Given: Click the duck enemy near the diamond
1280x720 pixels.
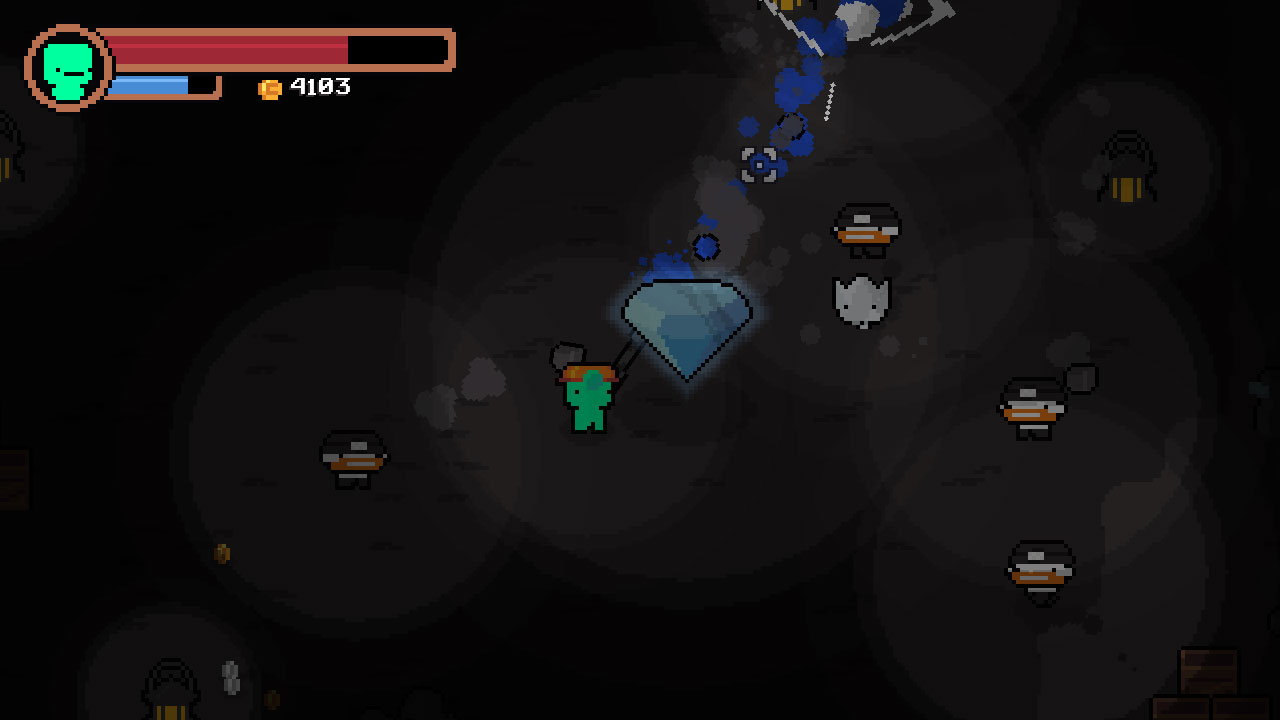Looking at the screenshot, I should (866, 228).
